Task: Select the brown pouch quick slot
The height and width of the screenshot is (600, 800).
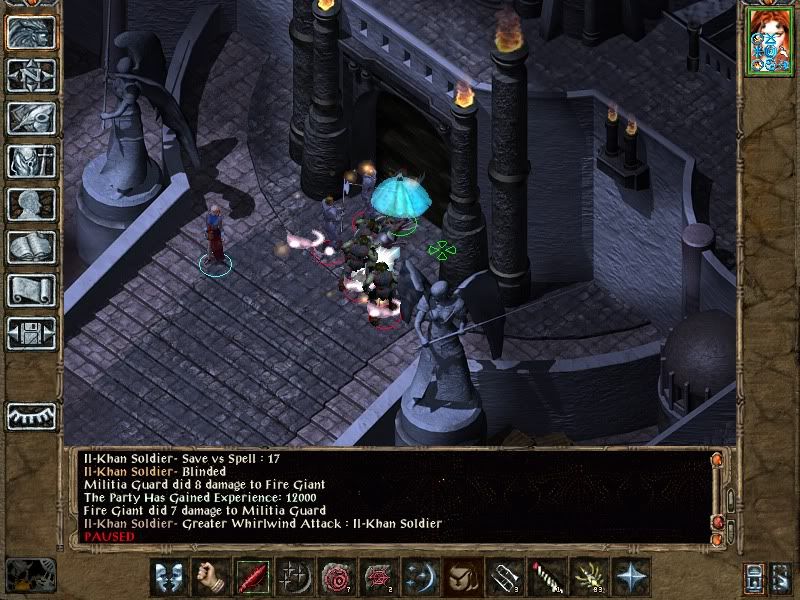Action: point(461,578)
